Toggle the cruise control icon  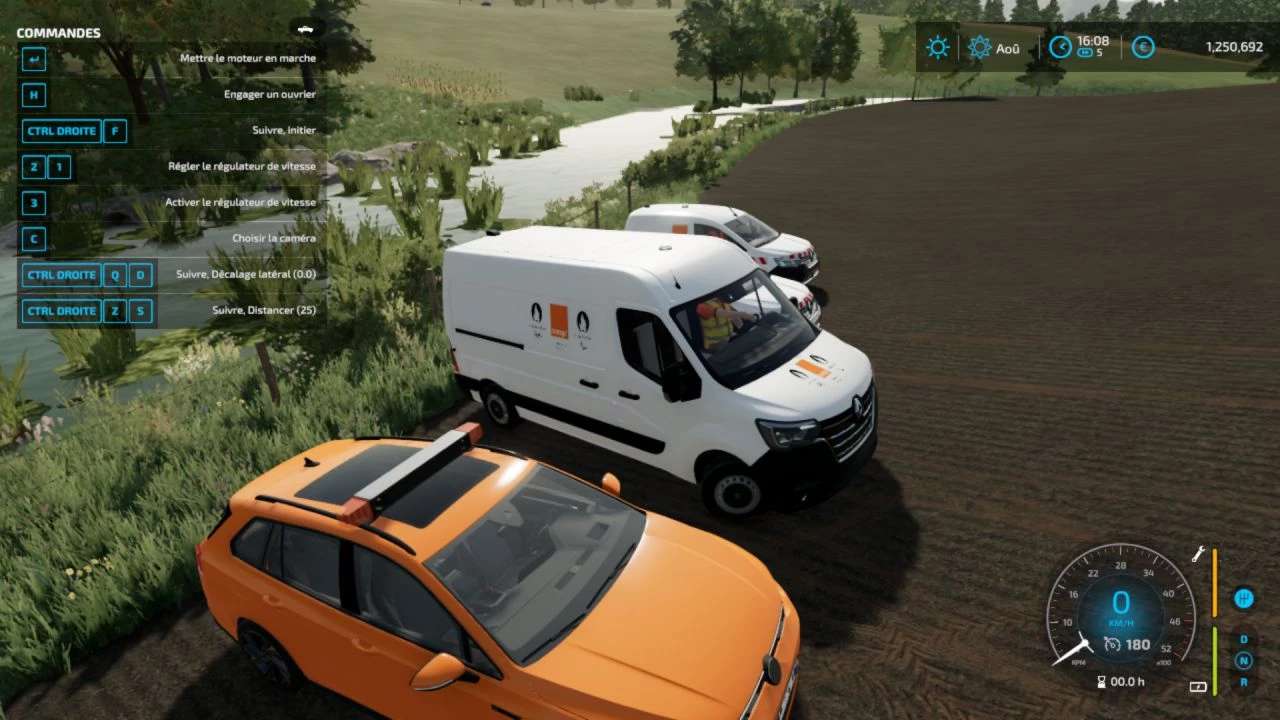tap(1112, 645)
